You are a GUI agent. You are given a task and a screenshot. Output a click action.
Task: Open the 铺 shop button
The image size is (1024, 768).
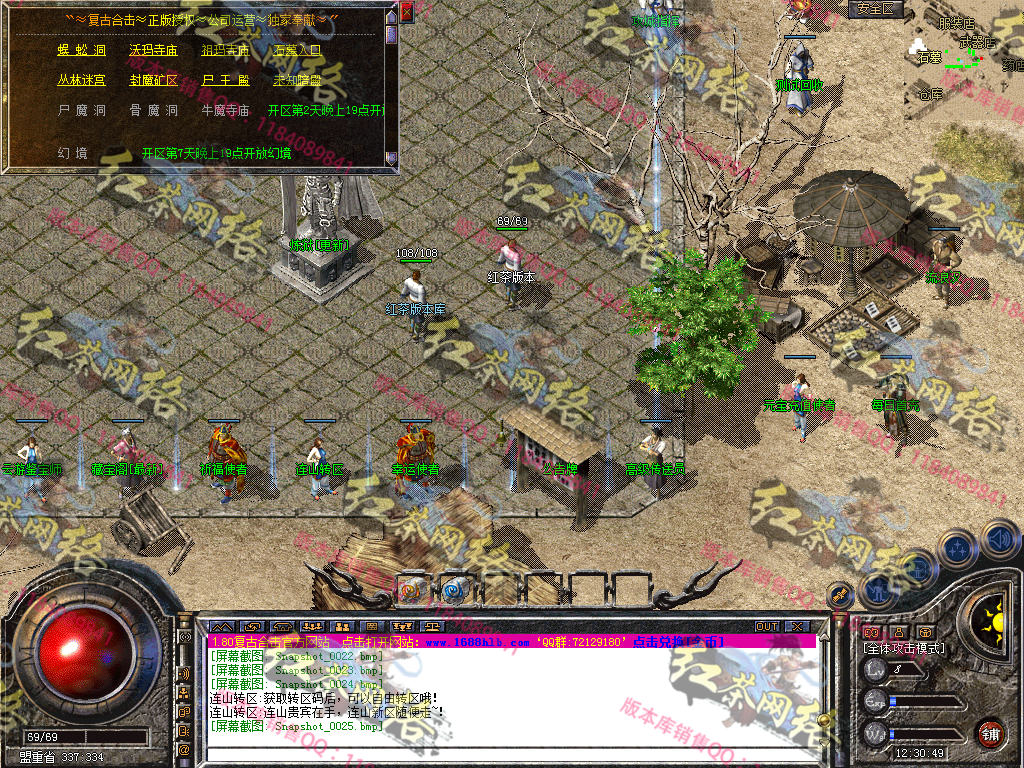(x=990, y=731)
